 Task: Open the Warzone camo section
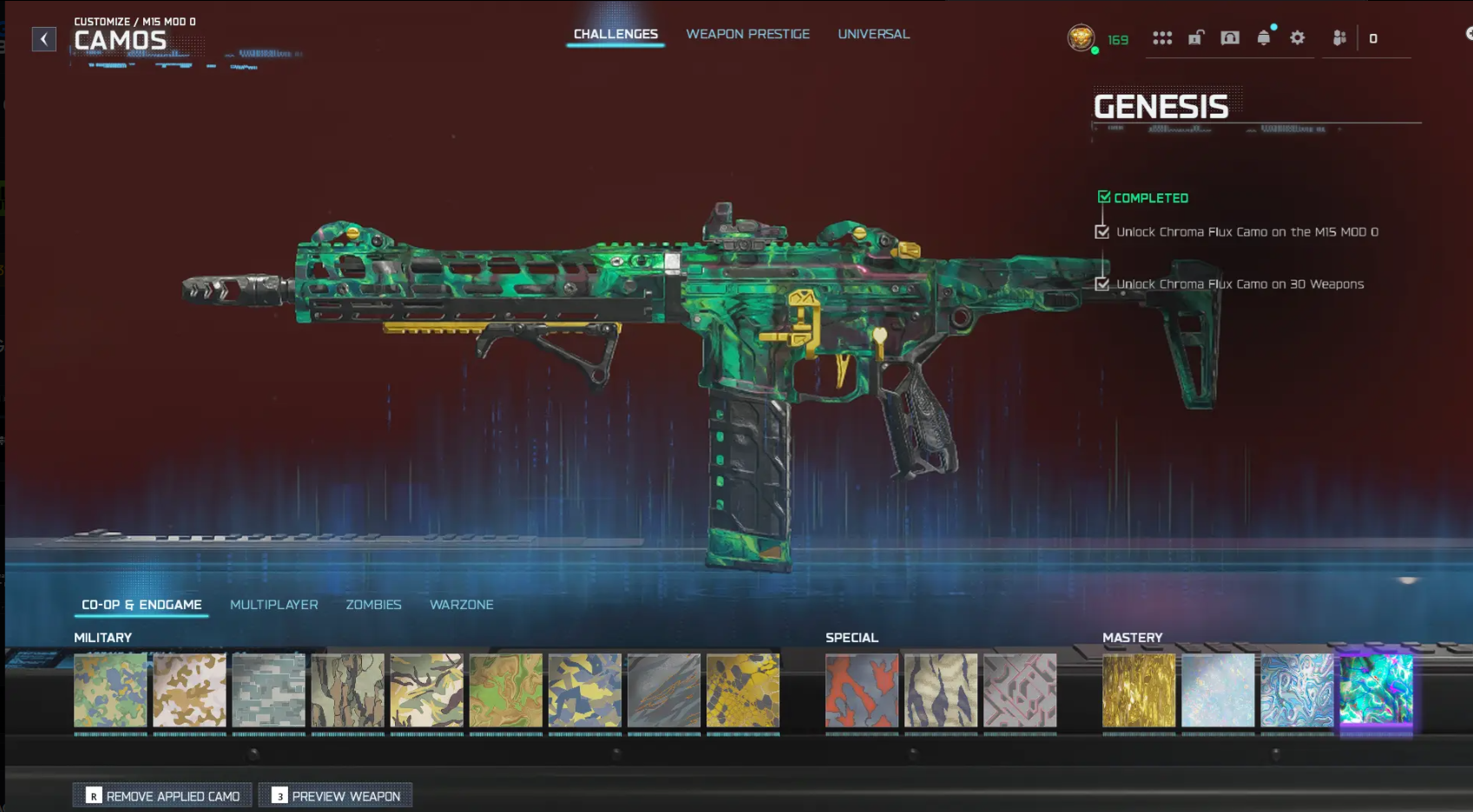(461, 605)
